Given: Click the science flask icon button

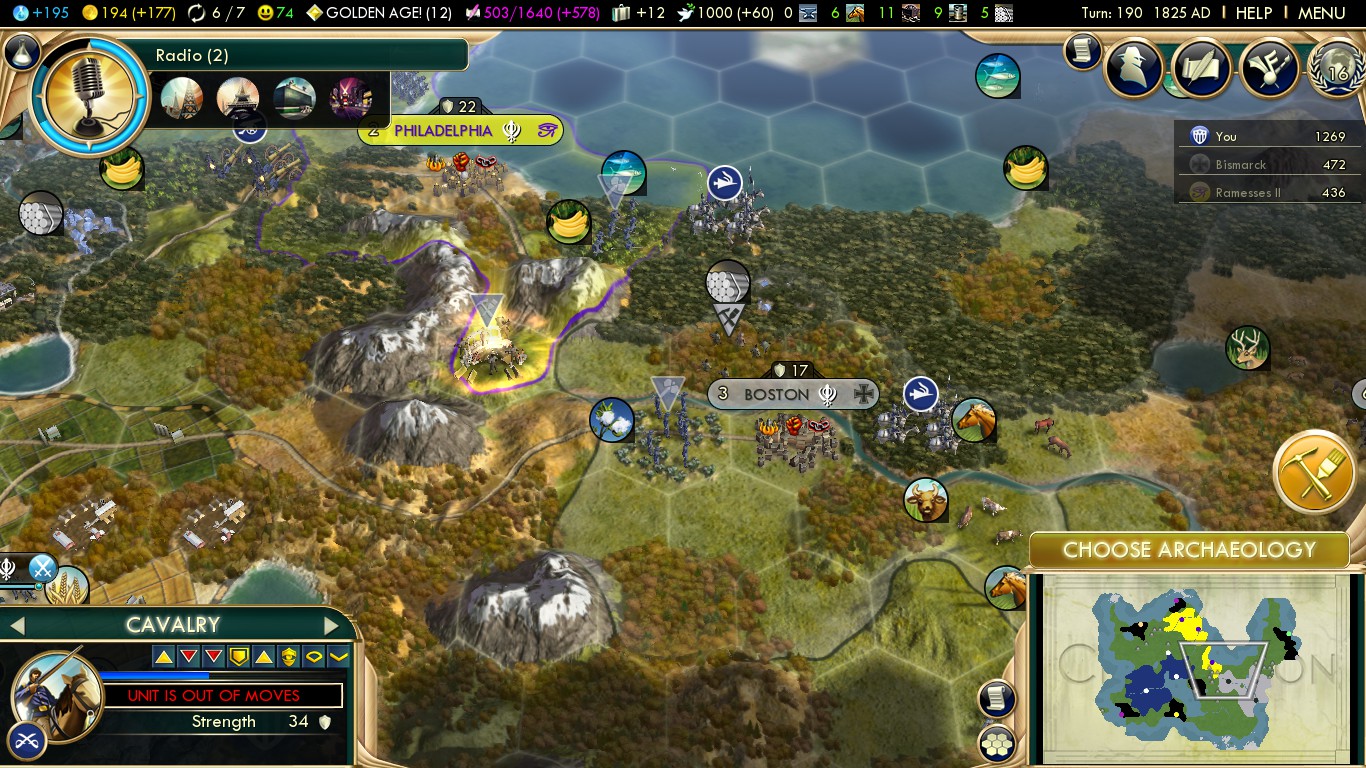Looking at the screenshot, I should [x=22, y=53].
